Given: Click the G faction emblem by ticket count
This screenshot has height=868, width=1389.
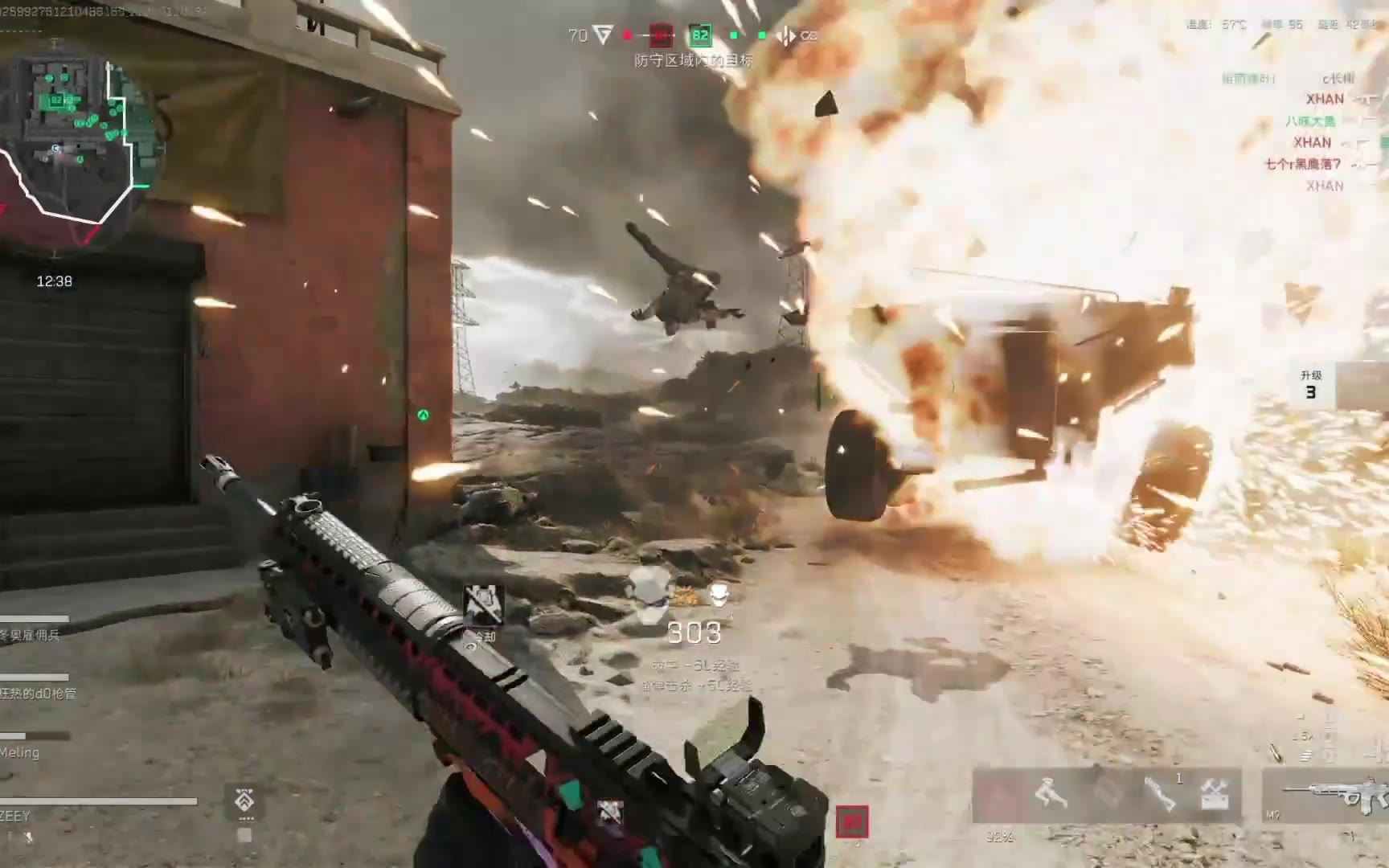Looking at the screenshot, I should (602, 35).
